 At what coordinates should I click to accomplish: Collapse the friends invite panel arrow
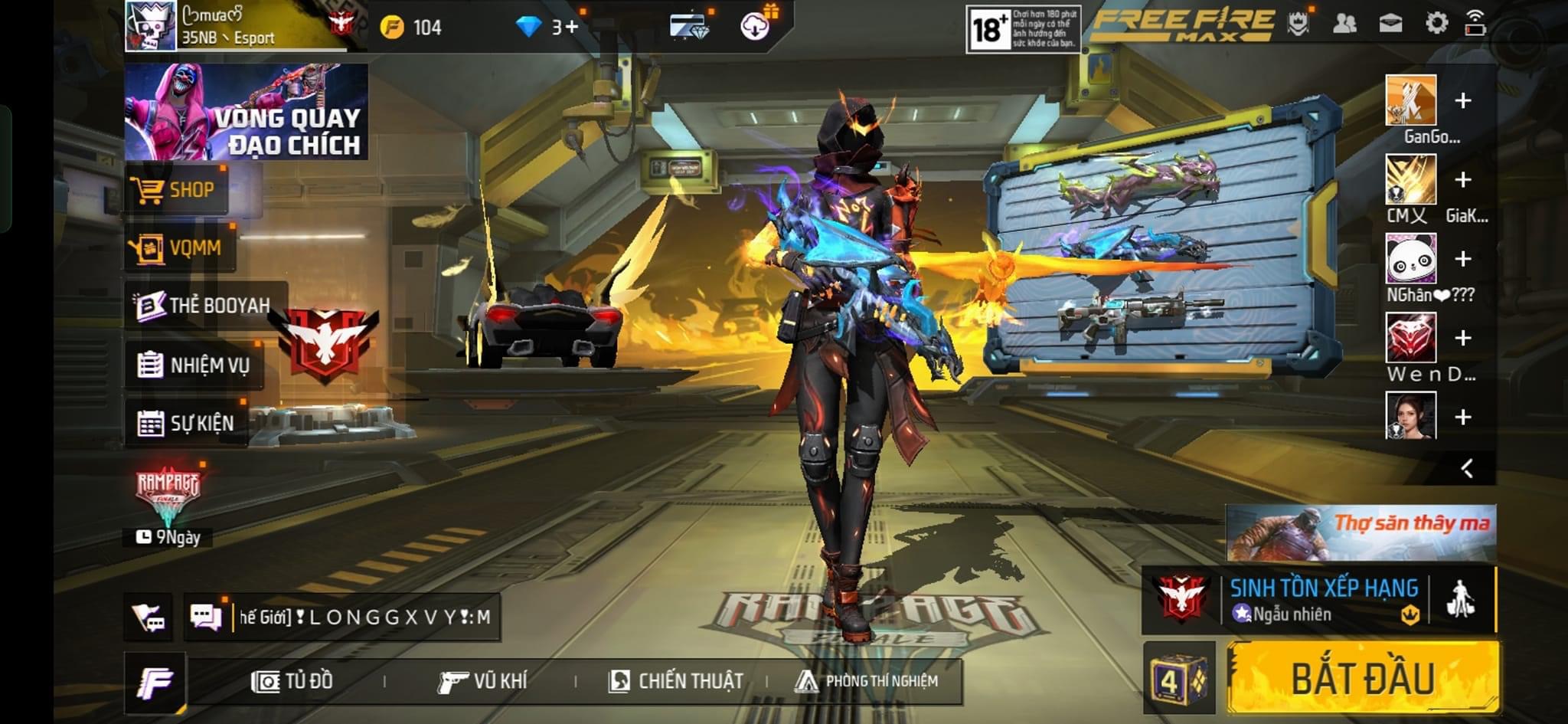pos(1466,468)
